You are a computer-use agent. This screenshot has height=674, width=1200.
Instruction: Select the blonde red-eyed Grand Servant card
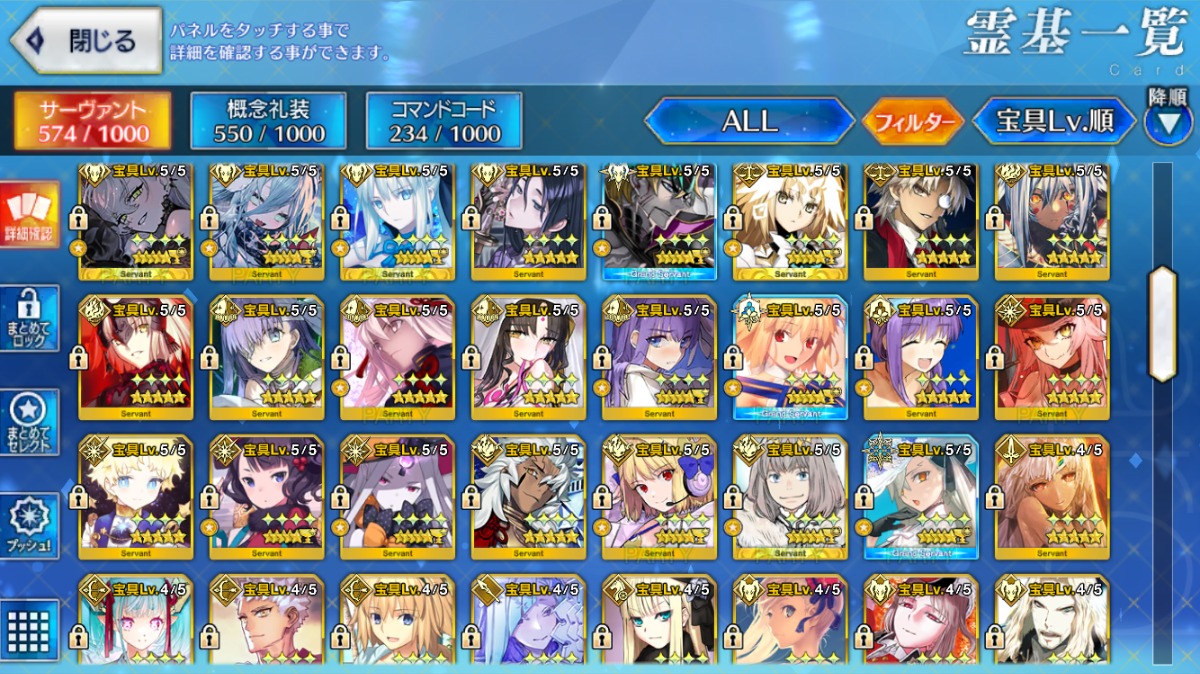790,357
